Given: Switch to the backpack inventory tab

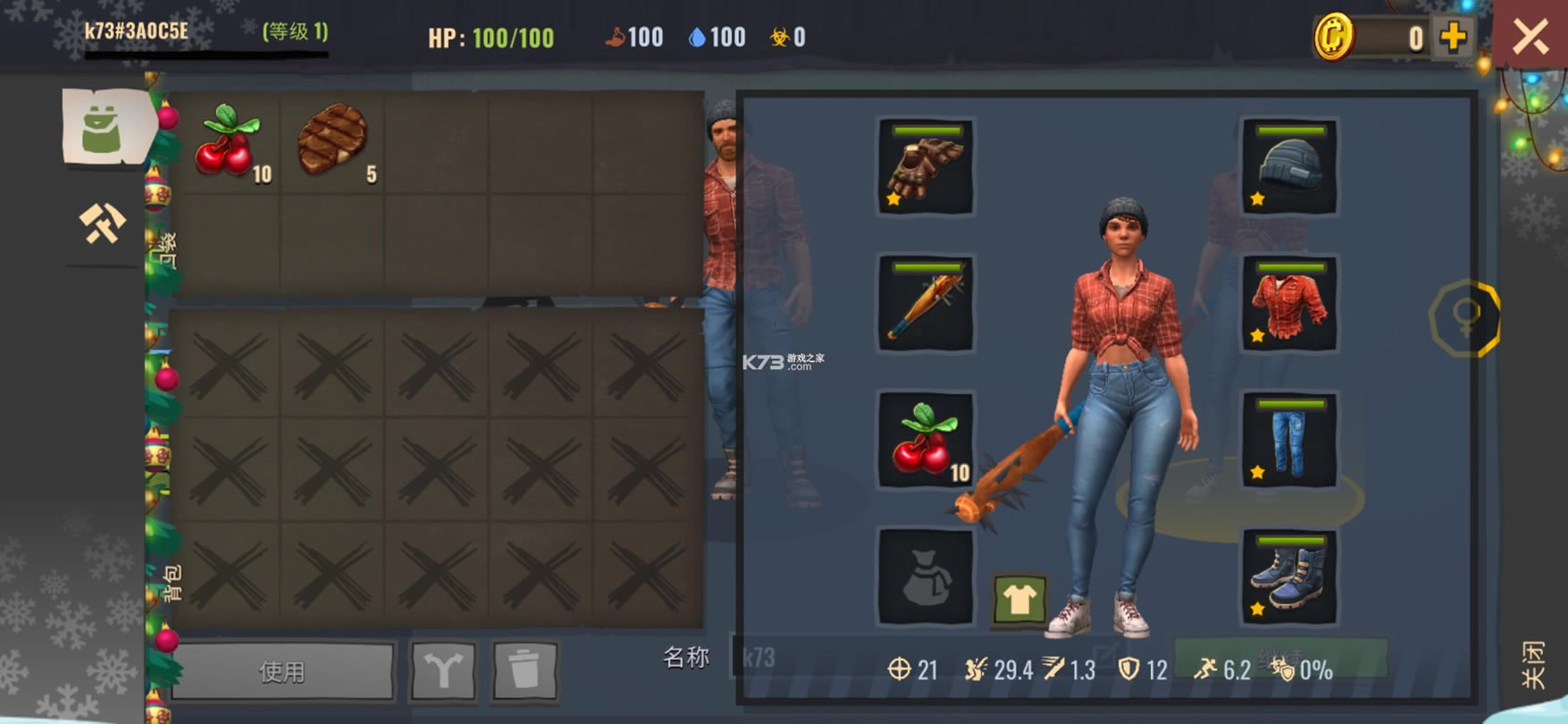Looking at the screenshot, I should (x=103, y=127).
